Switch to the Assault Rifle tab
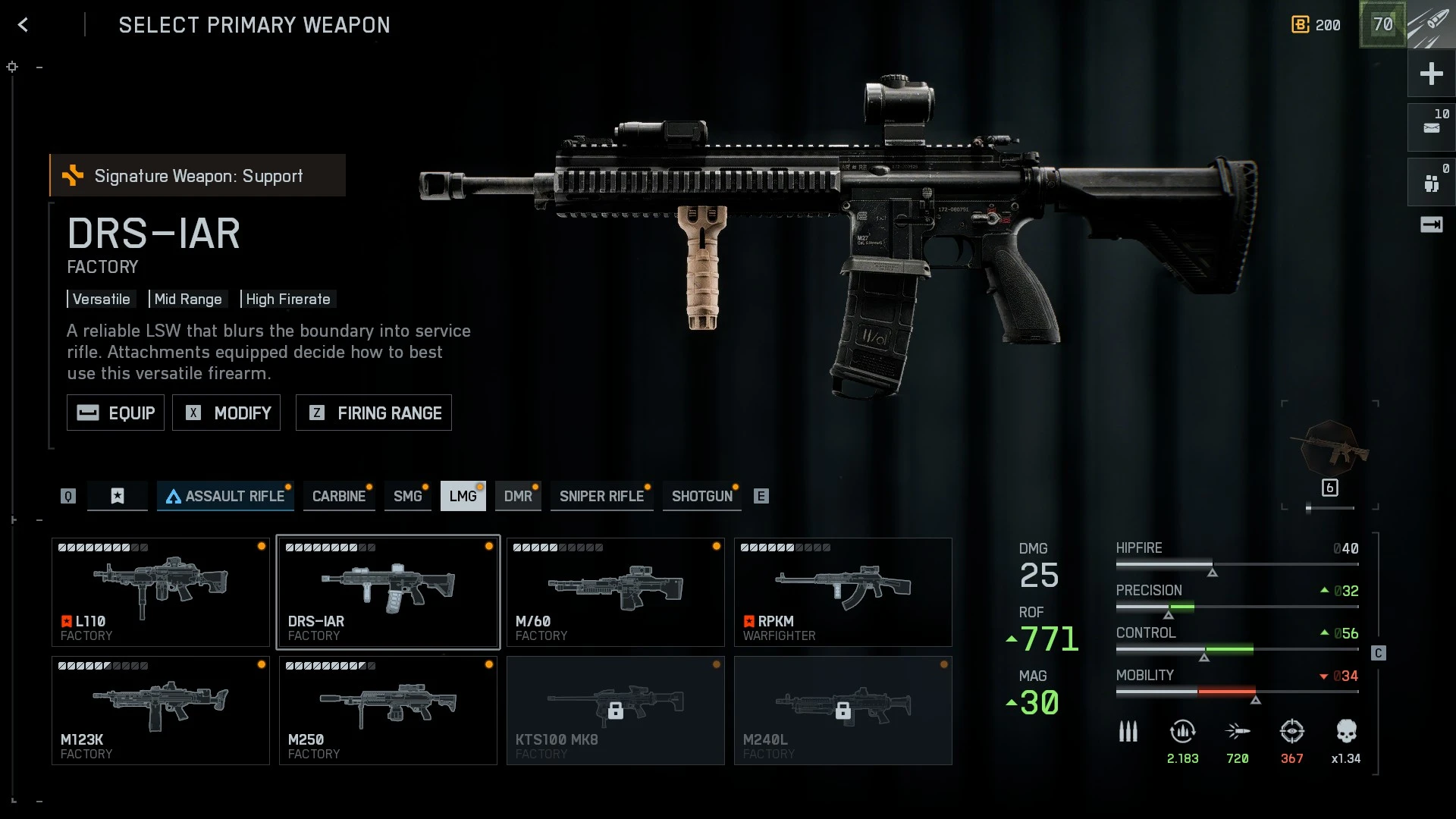The height and width of the screenshot is (819, 1456). tap(225, 496)
